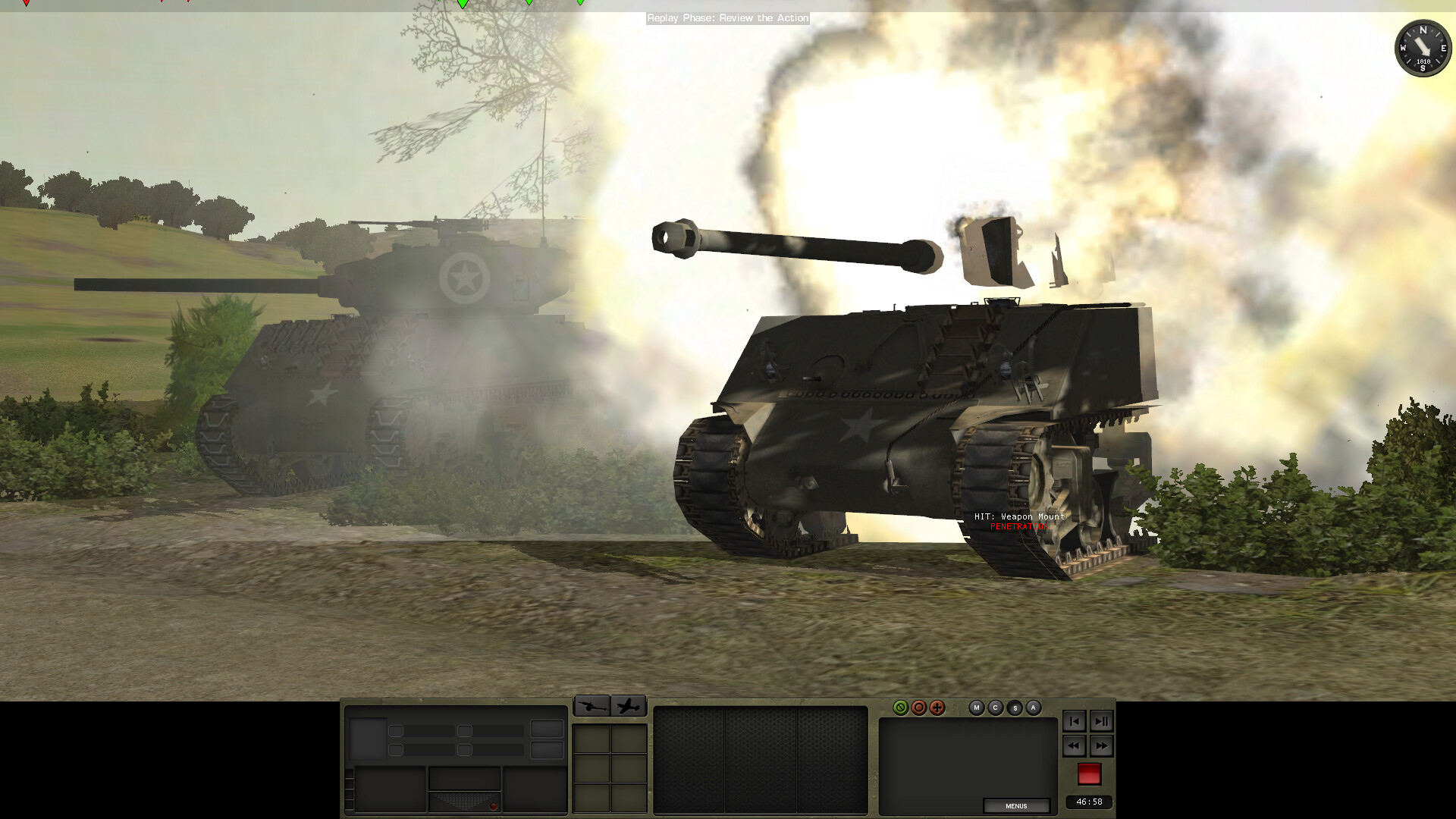Click the green no-fire command icon
This screenshot has width=1456, height=819.
902,708
